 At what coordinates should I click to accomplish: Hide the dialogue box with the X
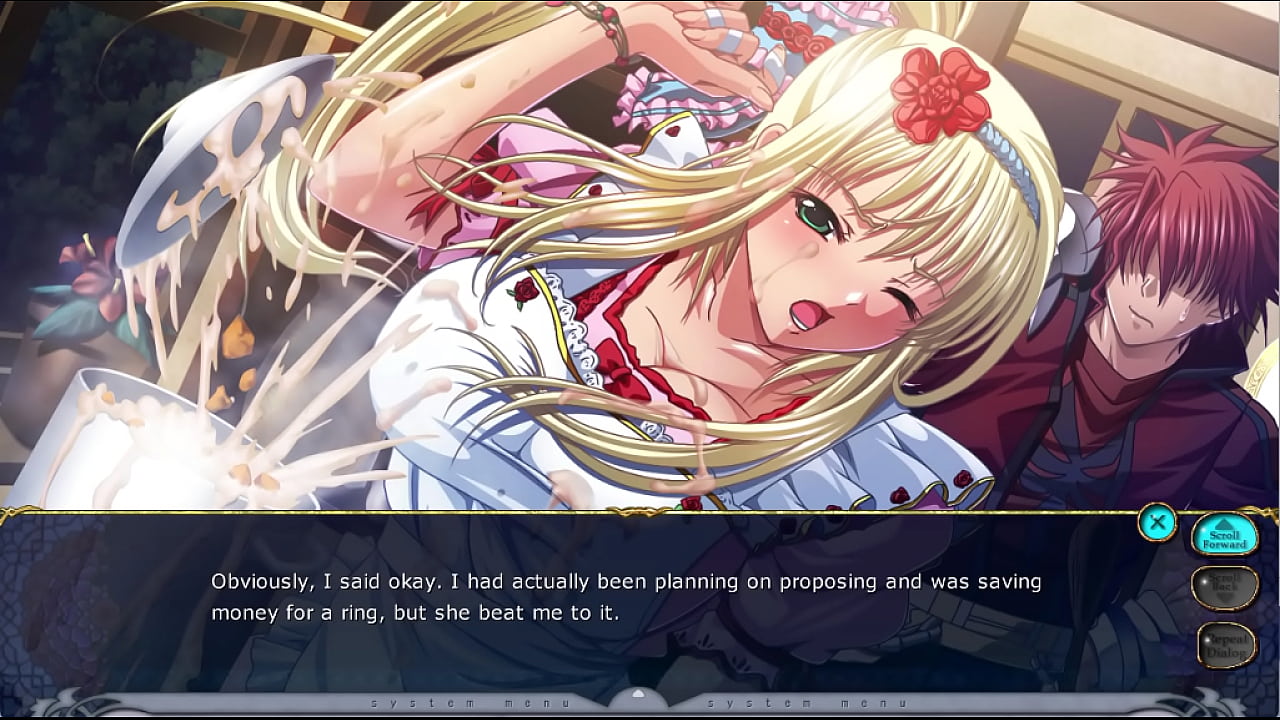(x=1157, y=521)
